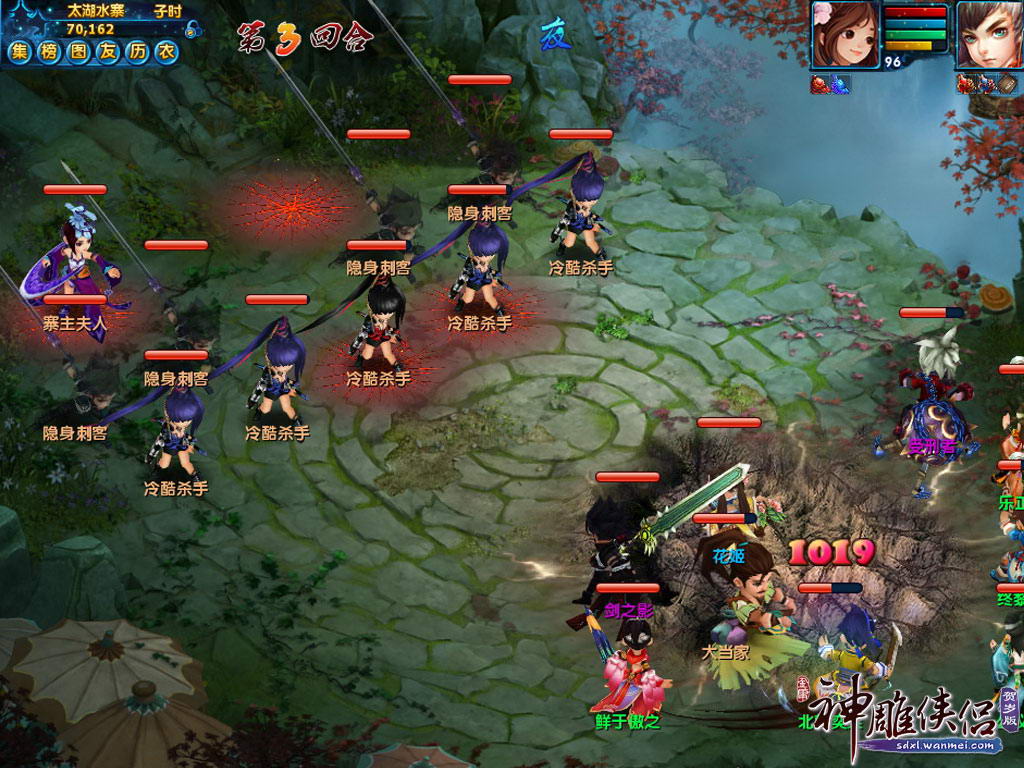Open the 历 calendar button
The width and height of the screenshot is (1024, 768).
pyautogui.click(x=138, y=52)
